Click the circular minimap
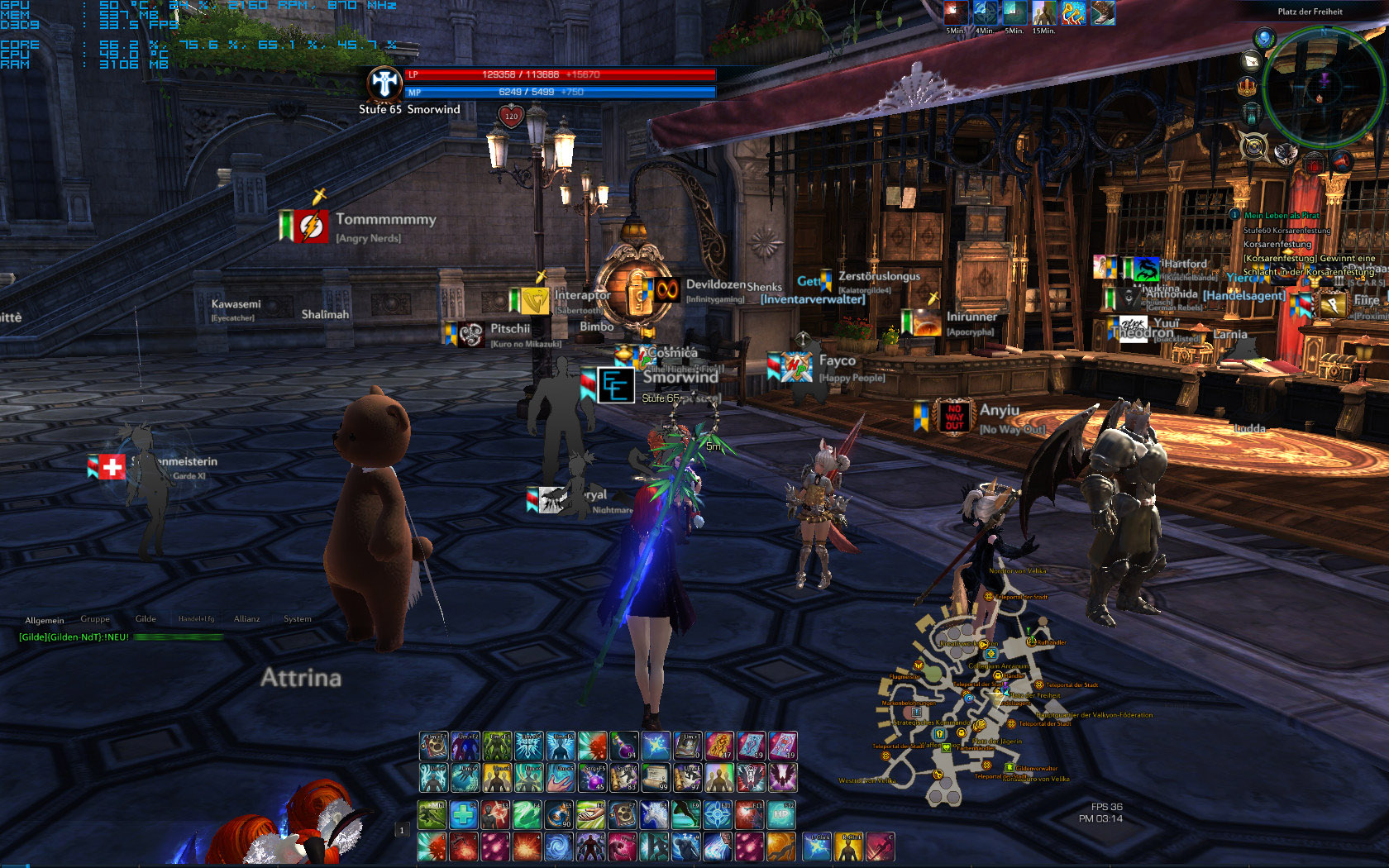The image size is (1389, 868). click(1323, 87)
